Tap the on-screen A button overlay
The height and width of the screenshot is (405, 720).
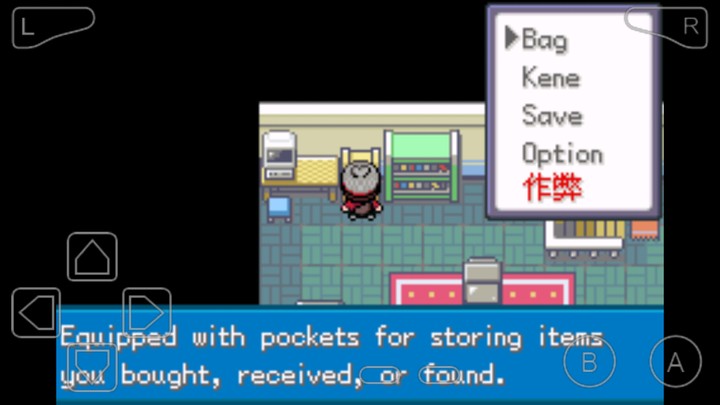(675, 362)
